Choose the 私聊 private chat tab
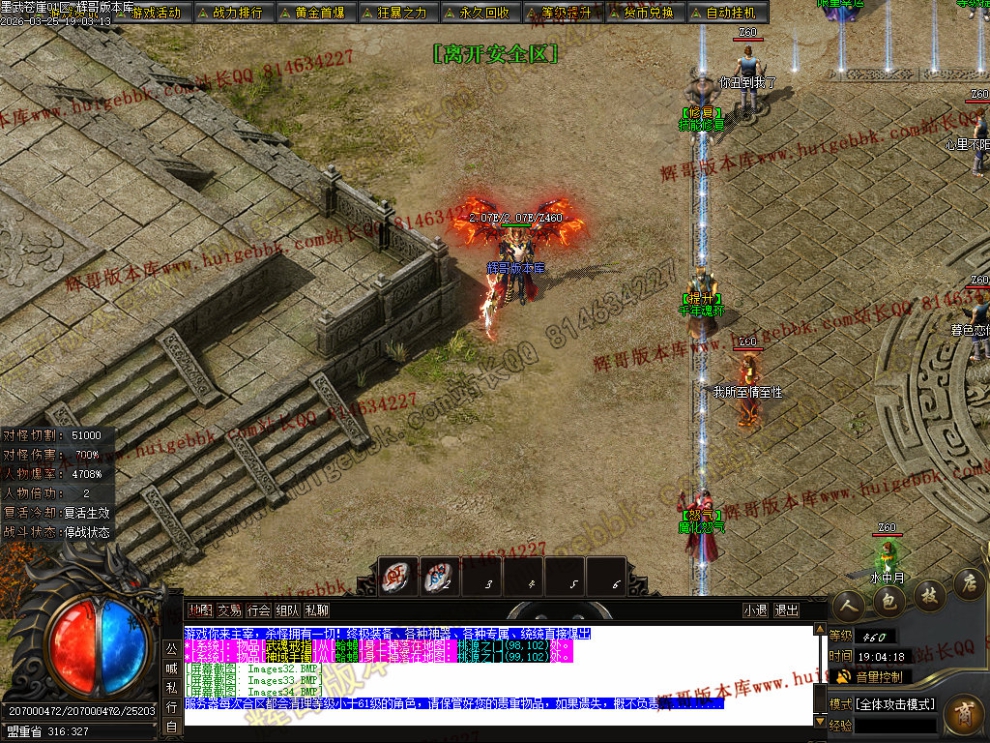Image resolution: width=990 pixels, height=743 pixels. tap(316, 610)
